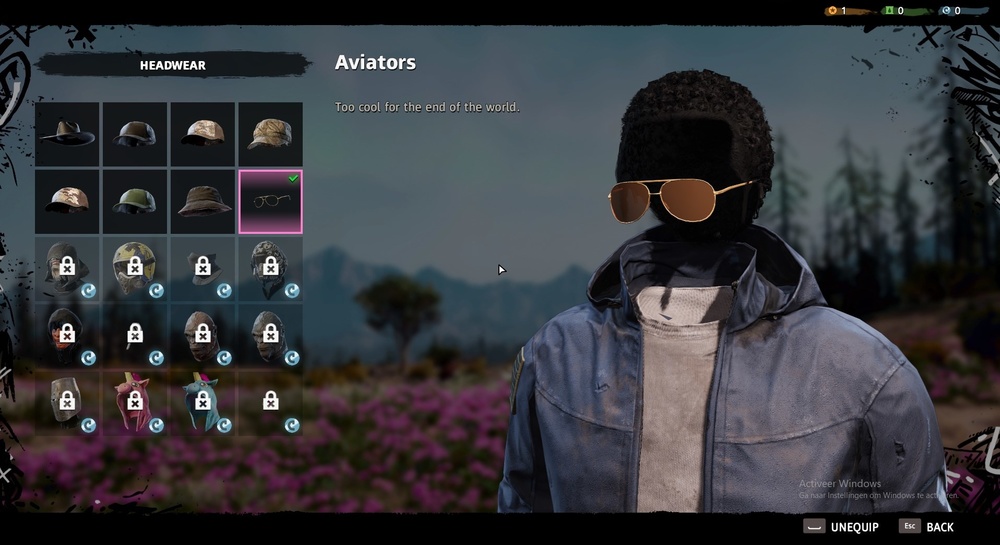This screenshot has height=545, width=1000.
Task: Click the locked metal knight helmet
Action: 68,402
